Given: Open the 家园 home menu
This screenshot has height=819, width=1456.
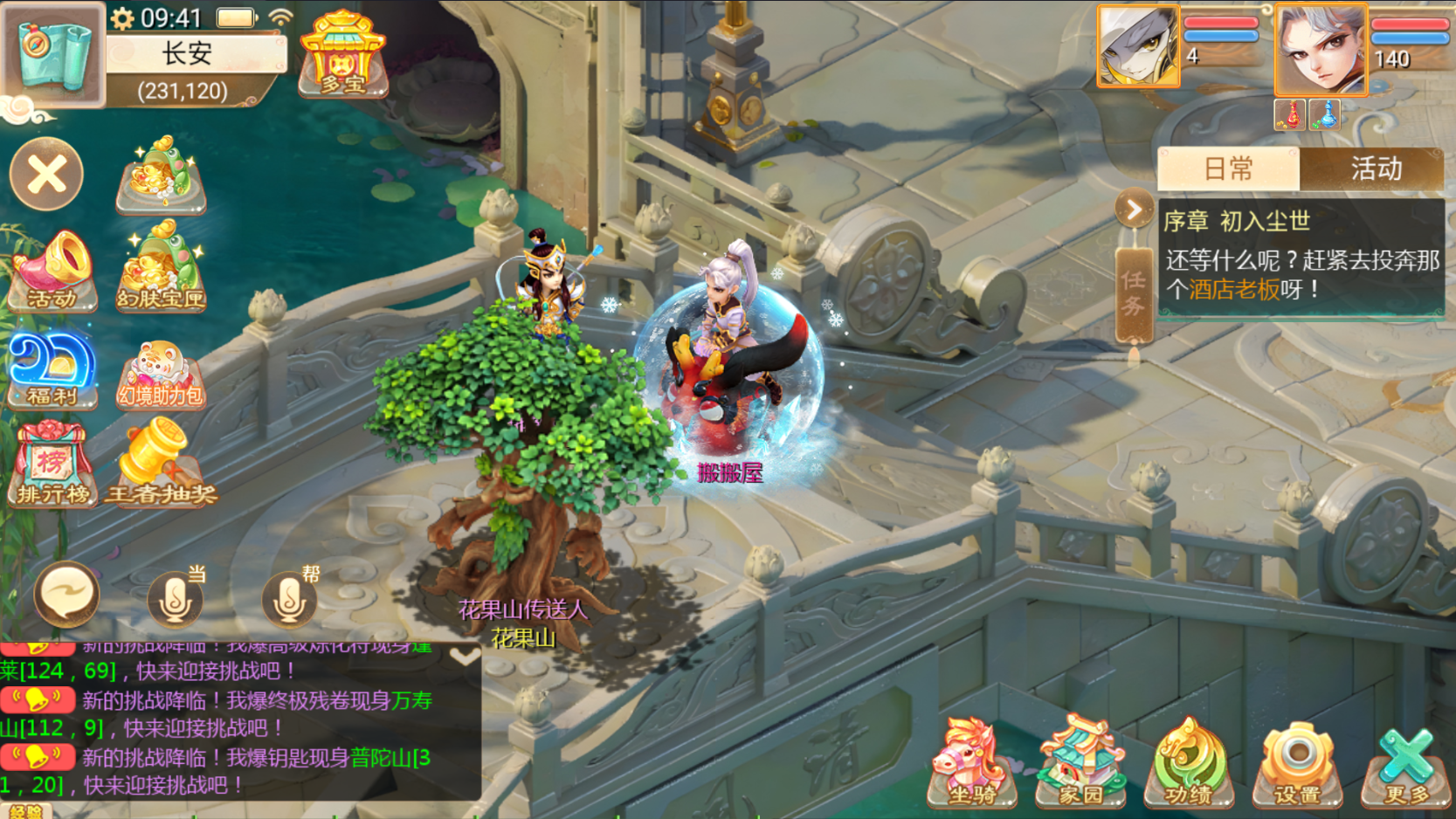Looking at the screenshot, I should 1080,764.
